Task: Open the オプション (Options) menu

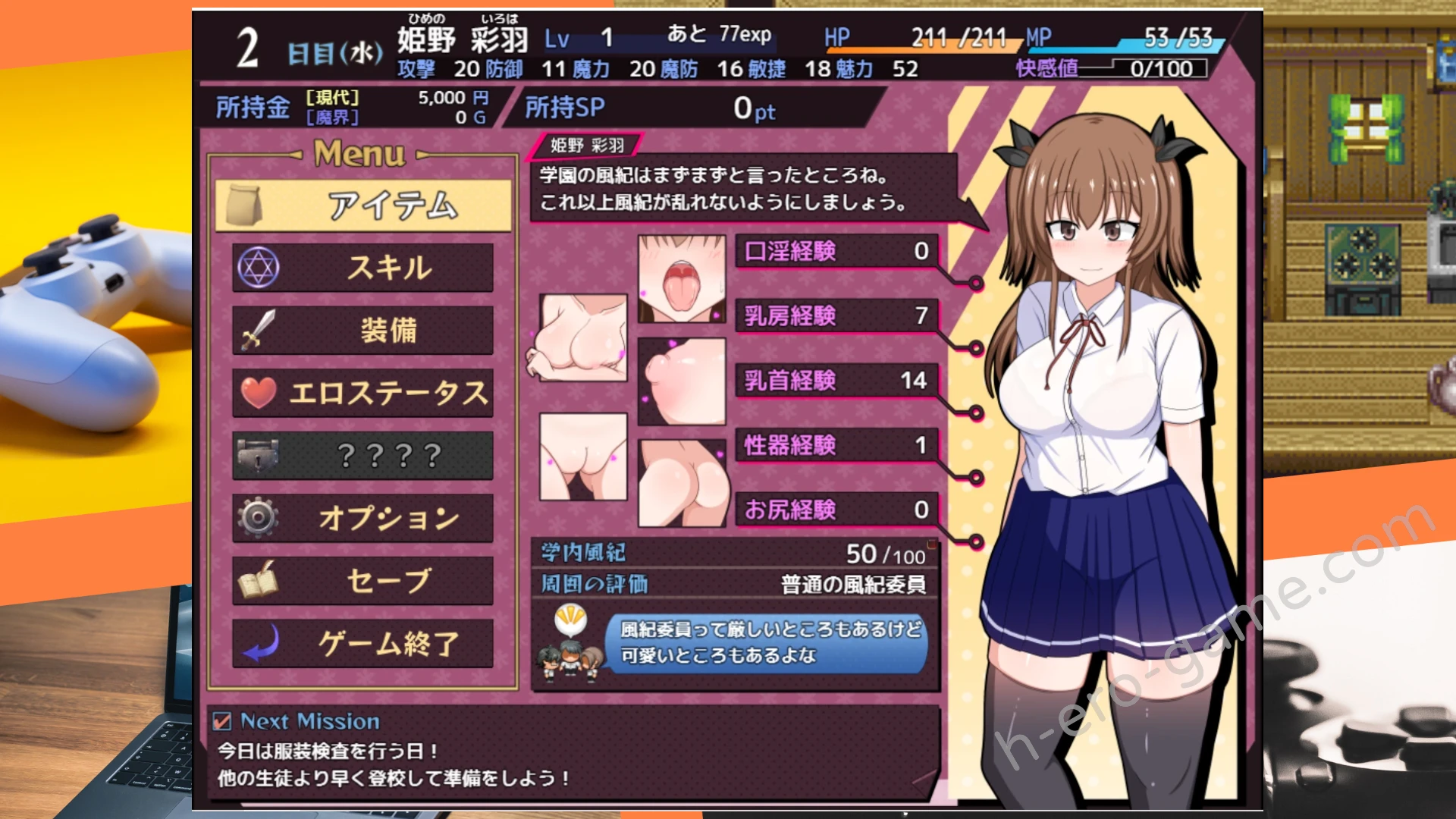Action: pos(363,518)
